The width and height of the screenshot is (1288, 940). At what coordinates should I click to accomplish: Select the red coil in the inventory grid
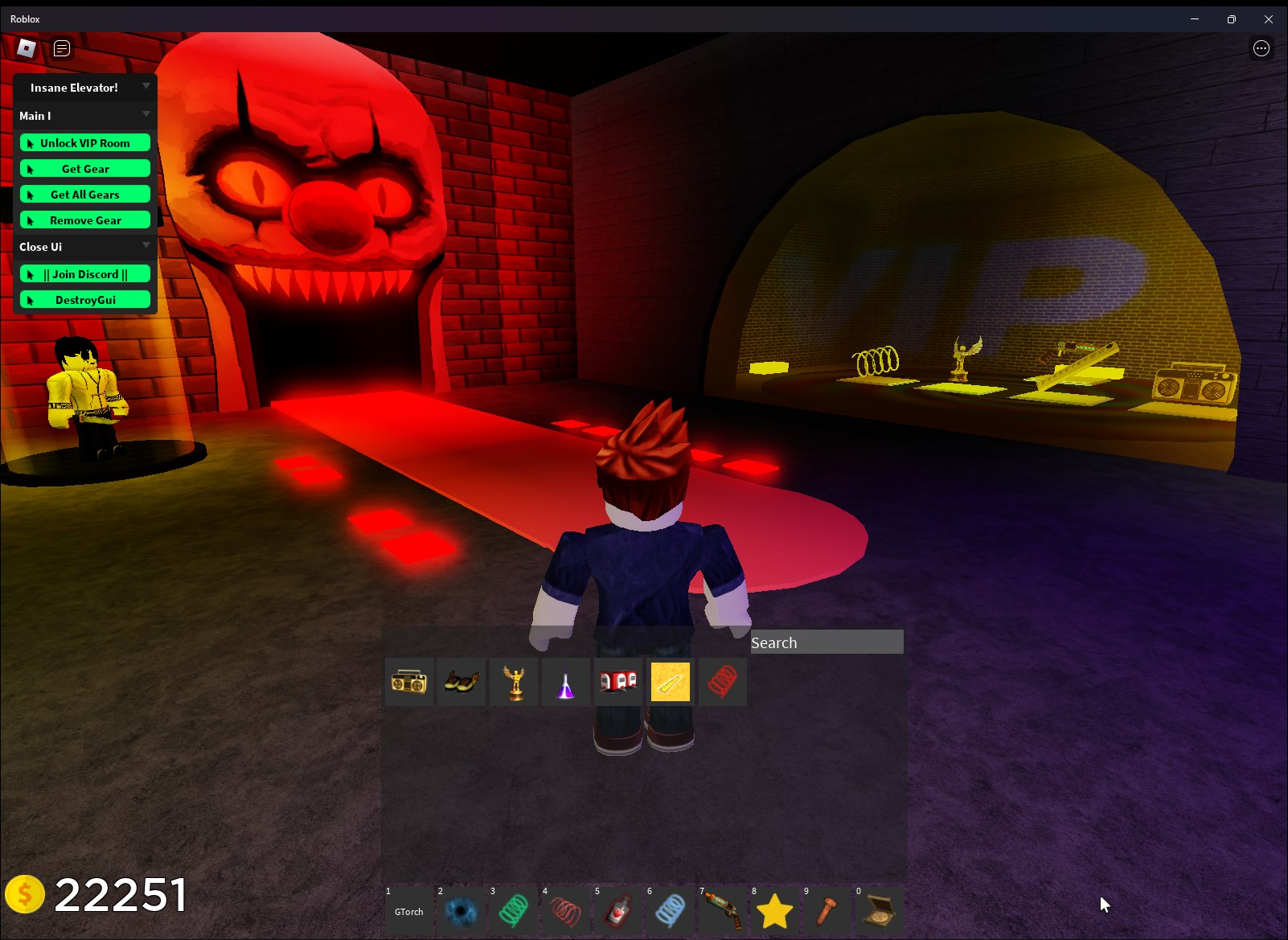click(x=722, y=681)
